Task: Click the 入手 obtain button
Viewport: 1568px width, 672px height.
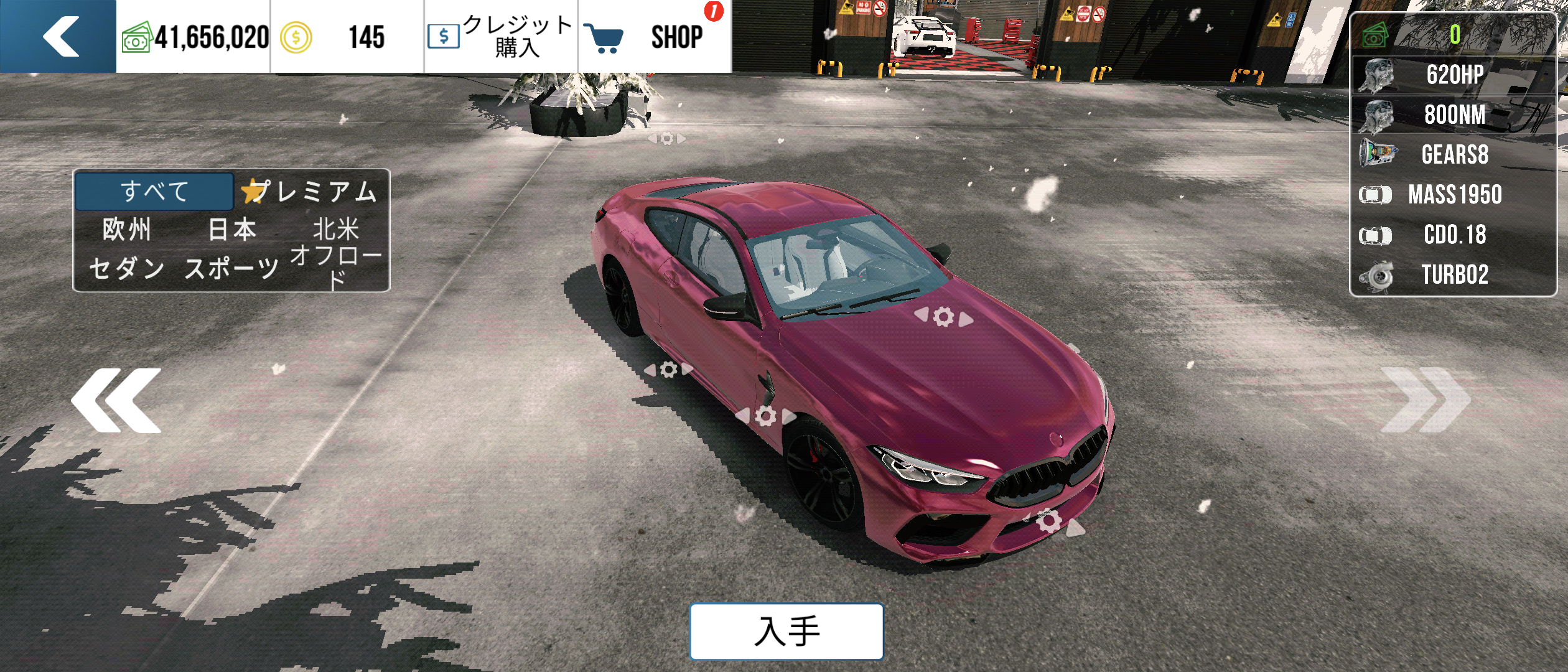Action: click(x=786, y=631)
